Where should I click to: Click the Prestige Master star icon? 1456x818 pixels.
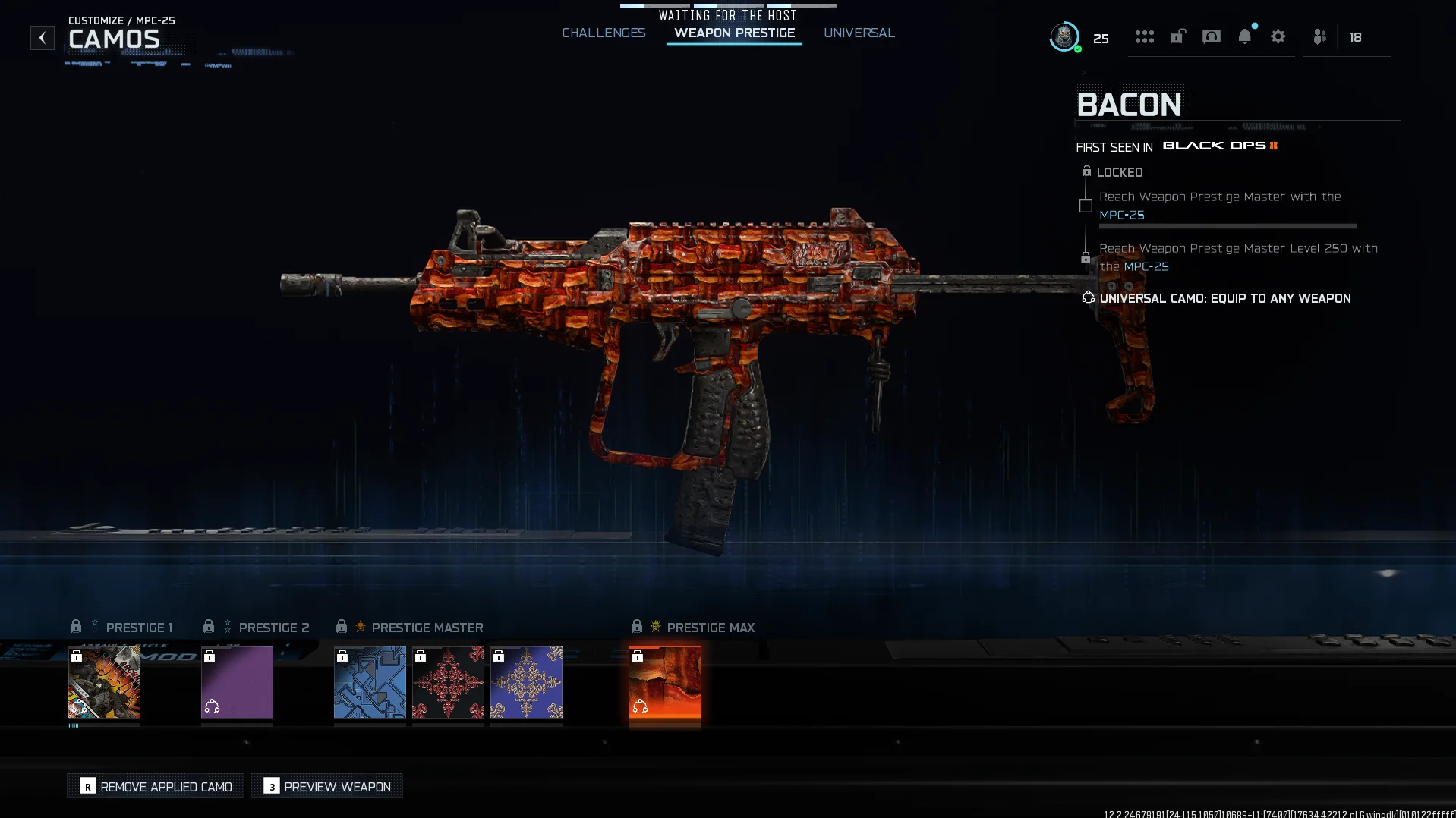(x=361, y=627)
